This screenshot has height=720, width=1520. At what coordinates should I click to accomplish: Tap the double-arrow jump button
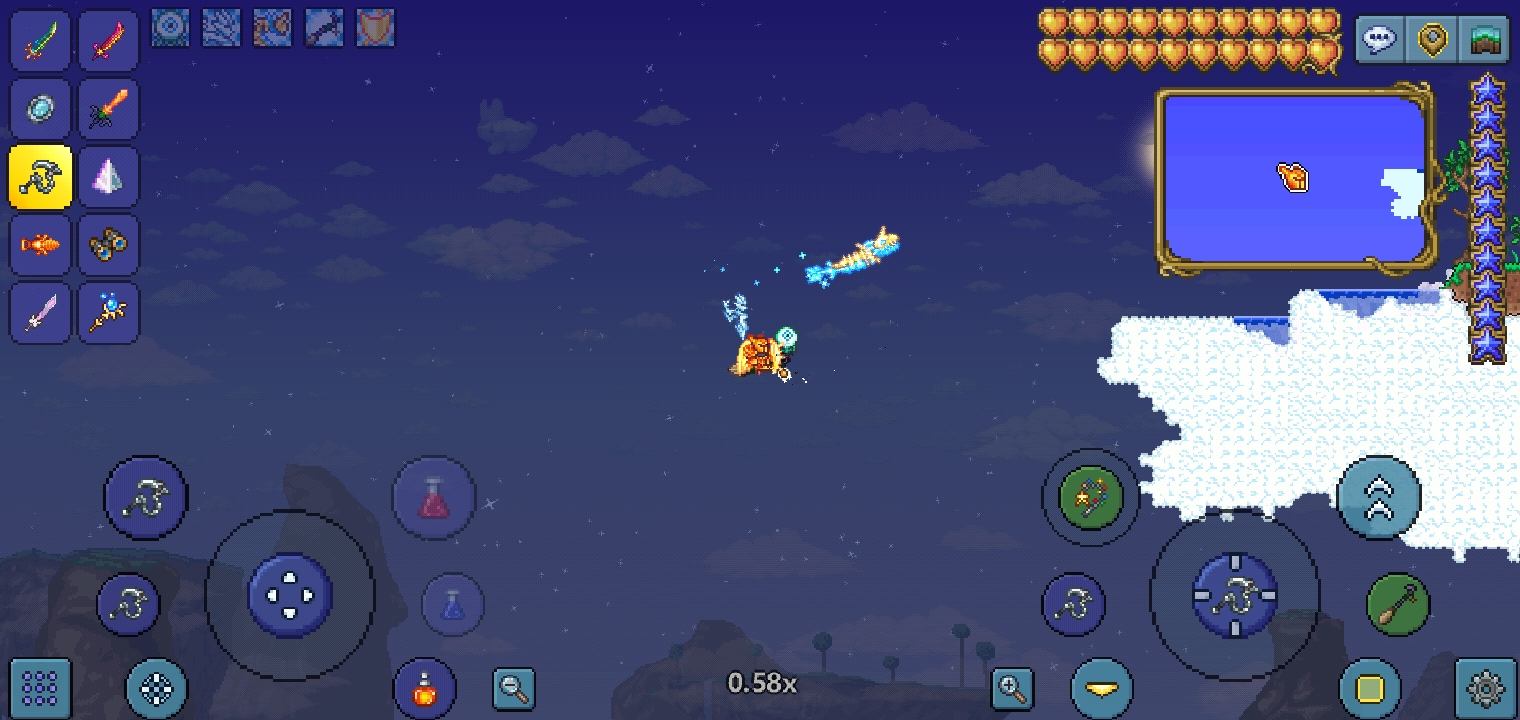tap(1378, 498)
